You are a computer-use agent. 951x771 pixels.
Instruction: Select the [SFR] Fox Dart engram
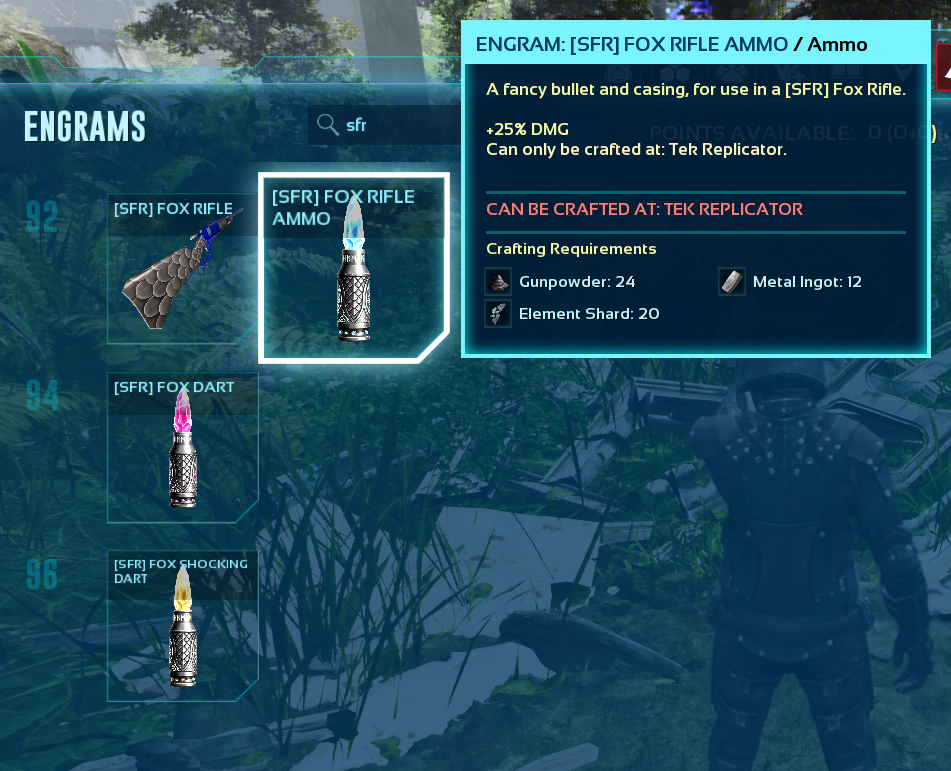pos(183,447)
